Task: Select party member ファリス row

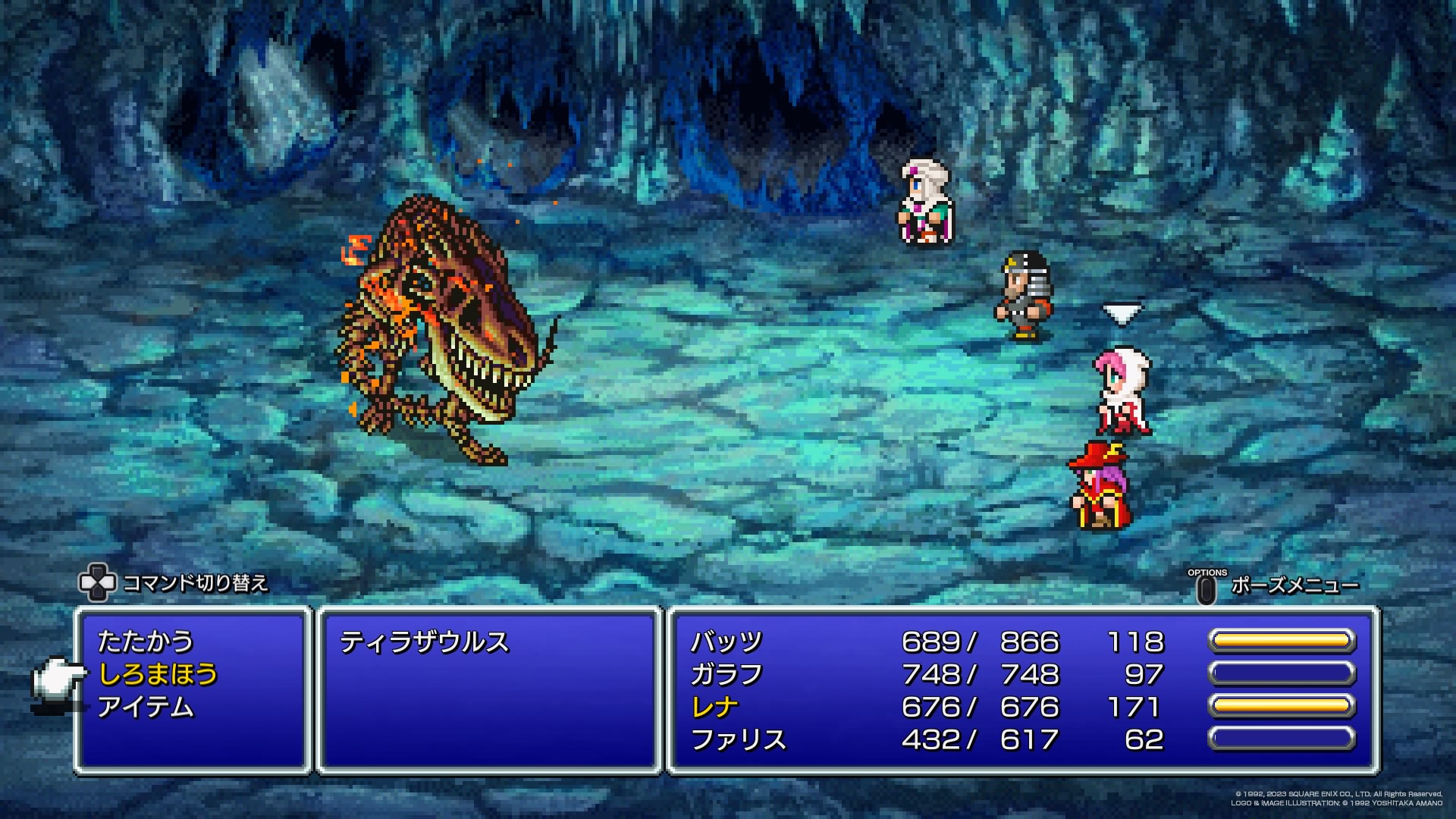Action: tap(738, 739)
